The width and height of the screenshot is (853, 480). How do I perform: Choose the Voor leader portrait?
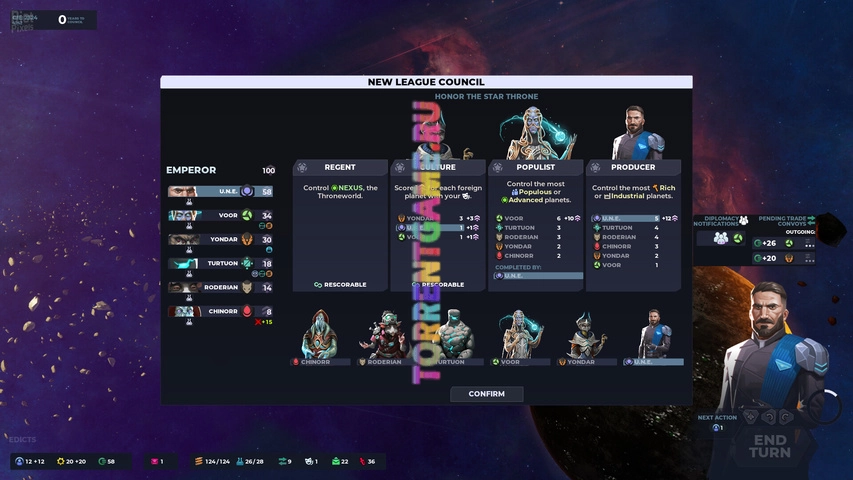[x=516, y=336]
